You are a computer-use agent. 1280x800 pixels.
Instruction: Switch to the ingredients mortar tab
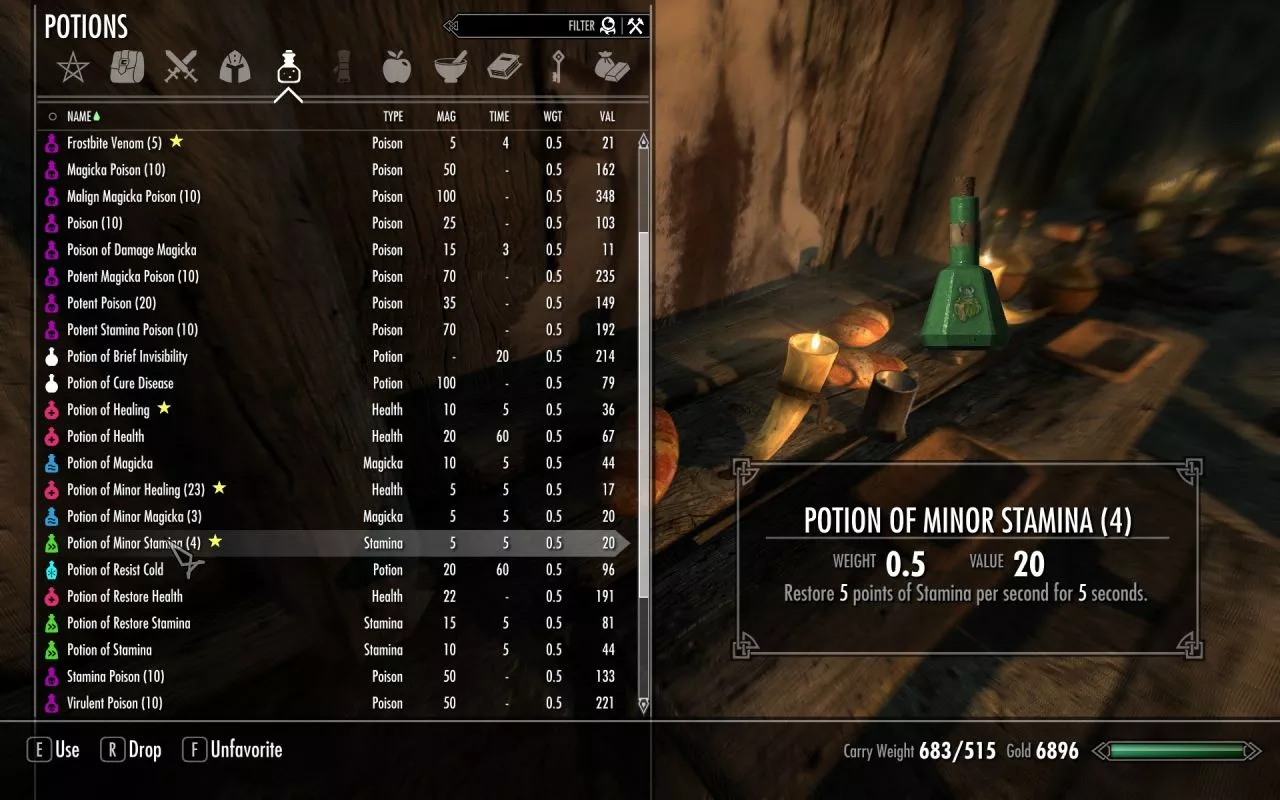pos(451,68)
